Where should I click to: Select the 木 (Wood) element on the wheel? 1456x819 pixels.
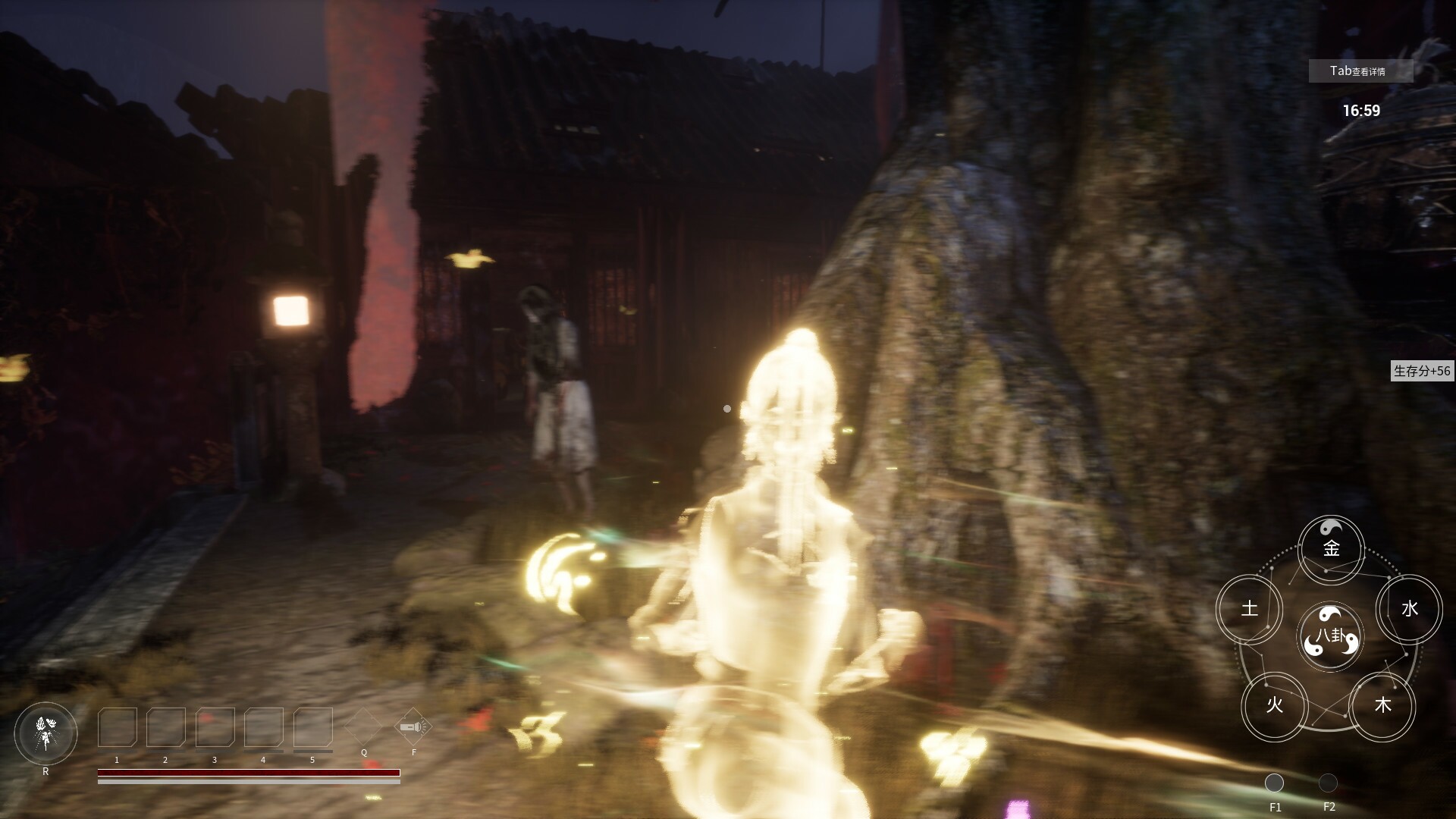coord(1383,705)
